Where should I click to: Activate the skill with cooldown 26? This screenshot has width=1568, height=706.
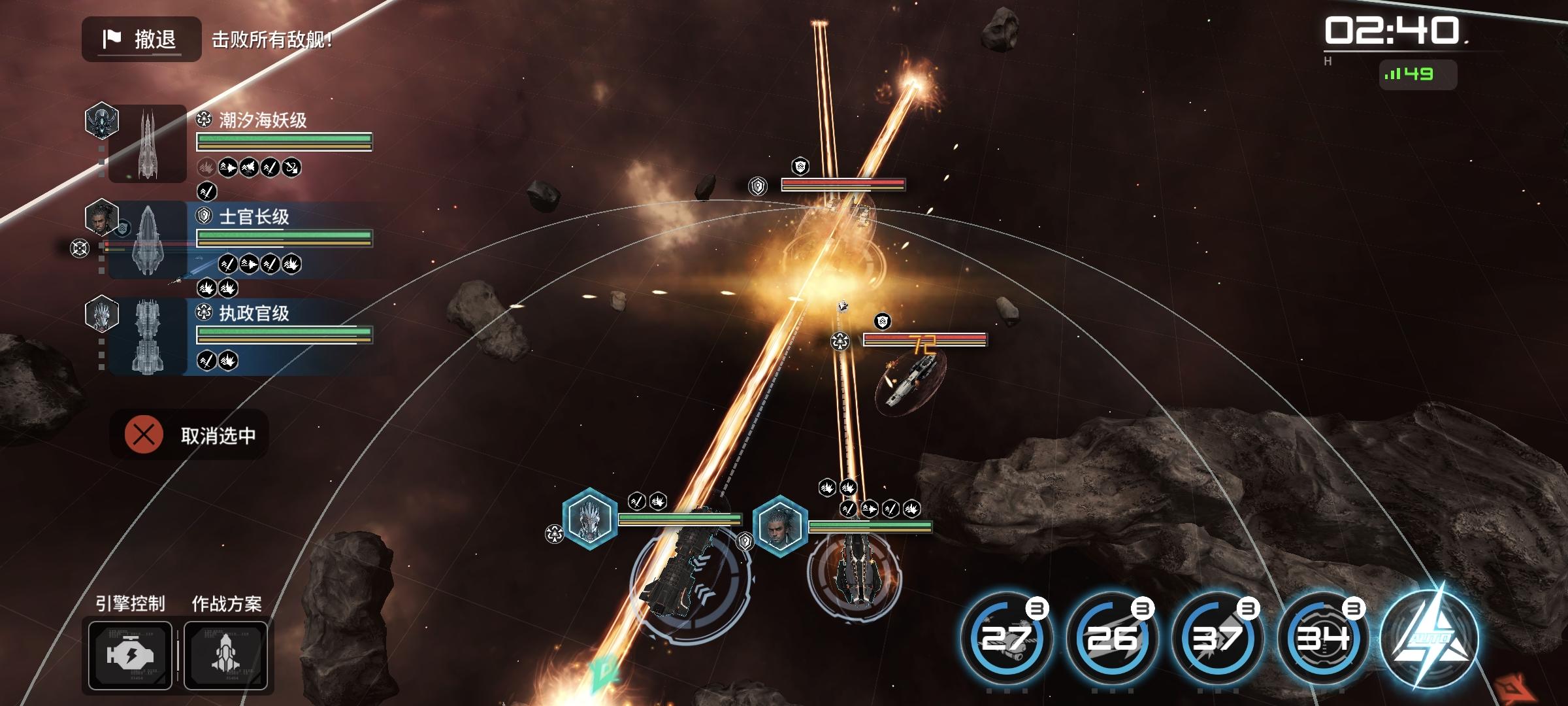coord(1111,639)
